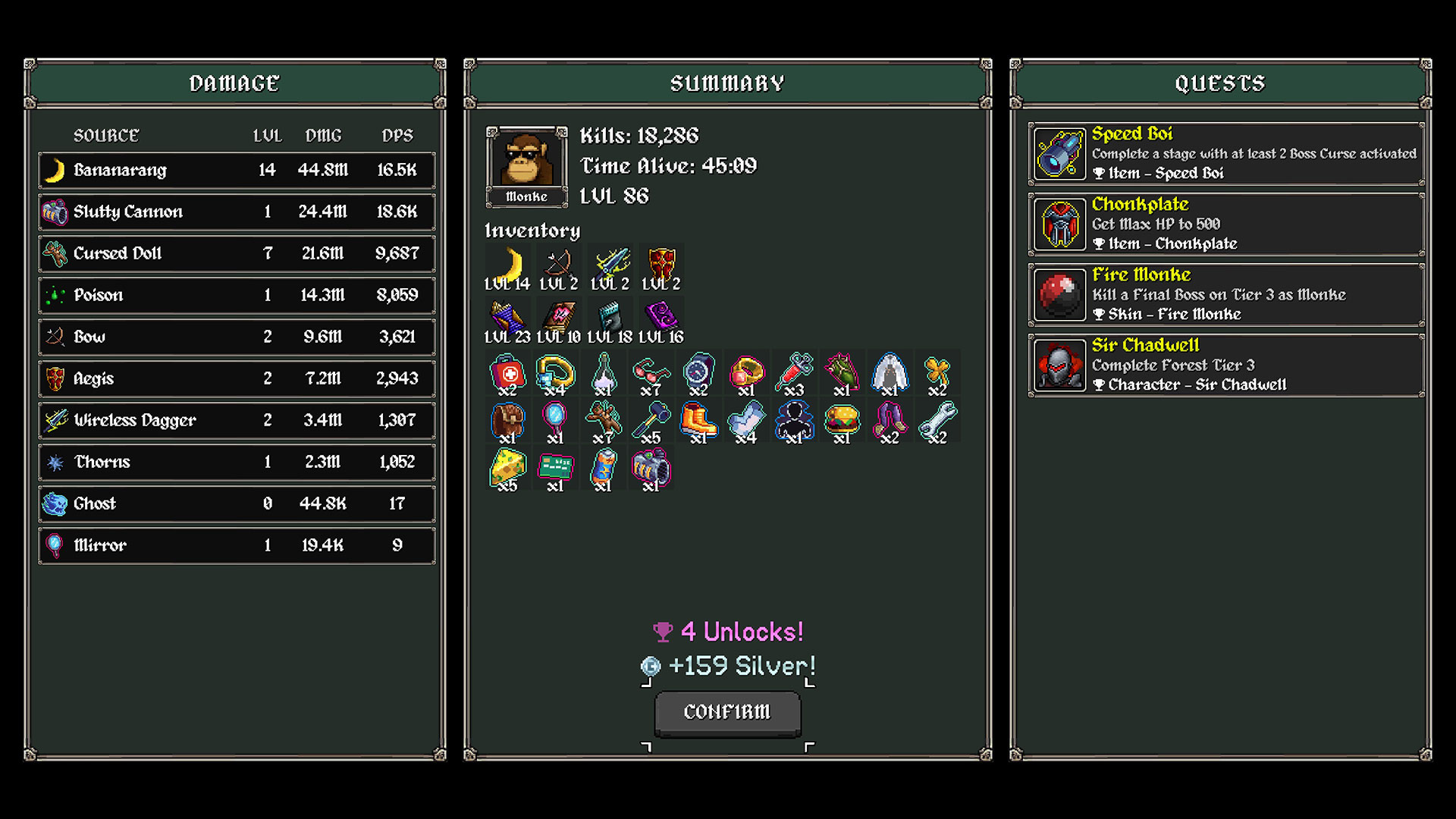Click the cheese item icon
The image size is (1456, 819).
pyautogui.click(x=507, y=467)
